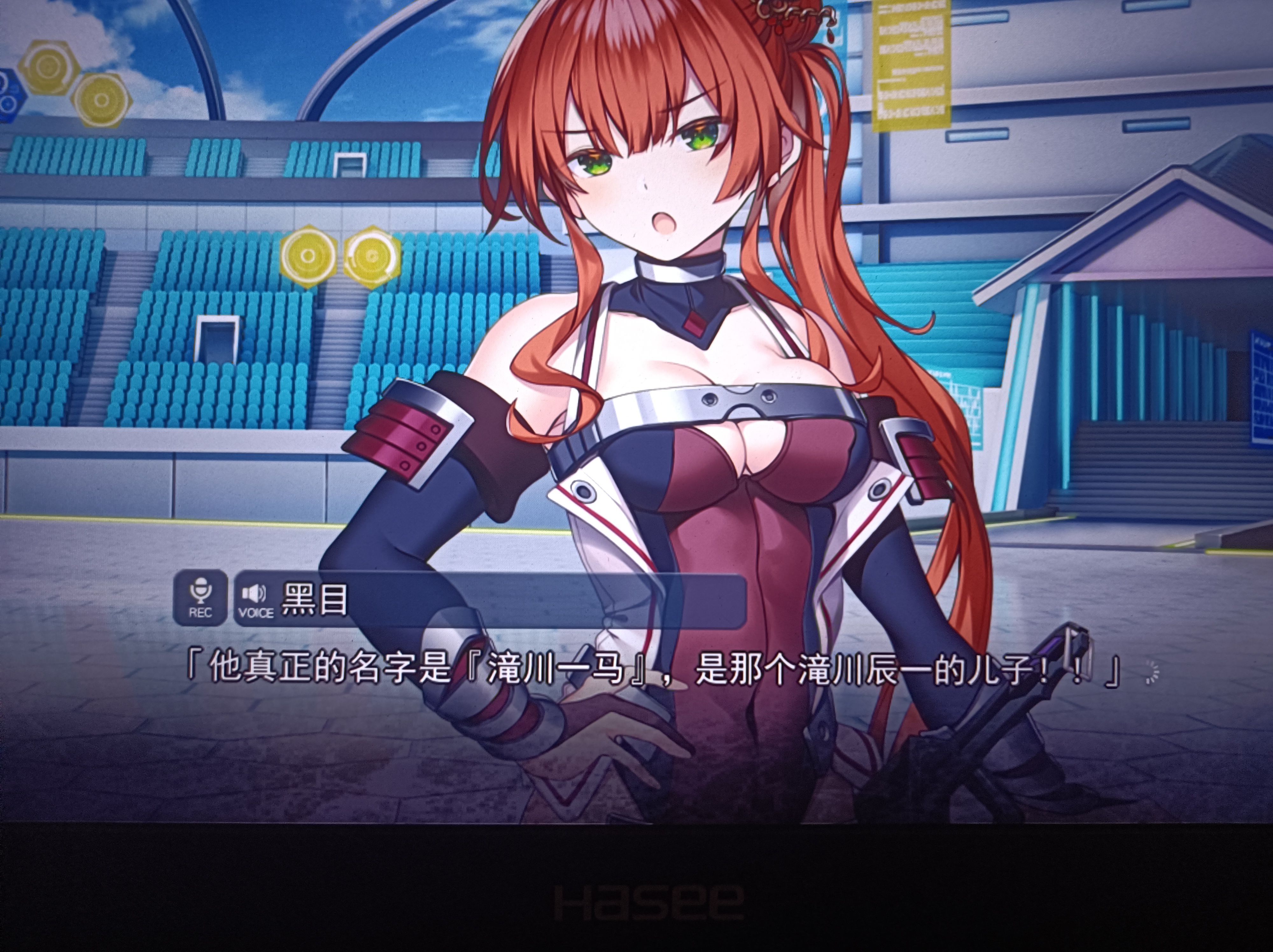Replay the line with the VOICE button
Screen dimensions: 1273x952
click(x=255, y=599)
